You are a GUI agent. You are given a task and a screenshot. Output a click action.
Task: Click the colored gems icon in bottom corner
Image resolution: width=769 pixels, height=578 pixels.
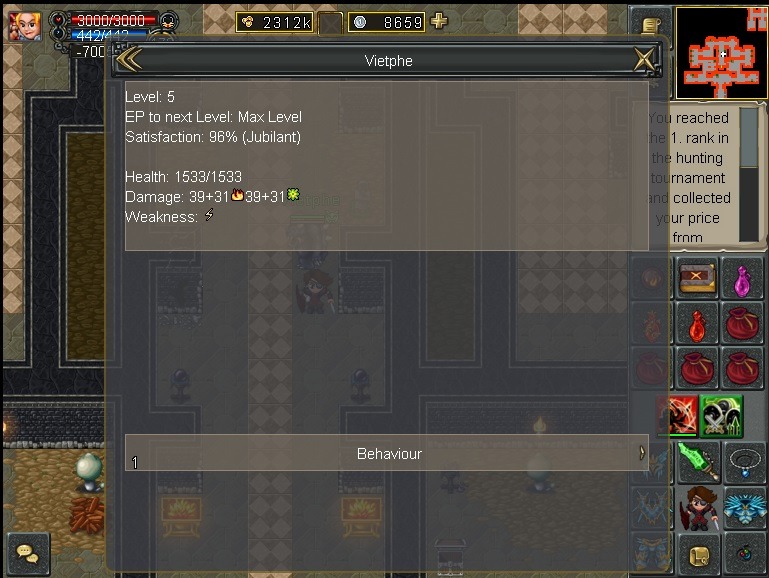point(741,553)
